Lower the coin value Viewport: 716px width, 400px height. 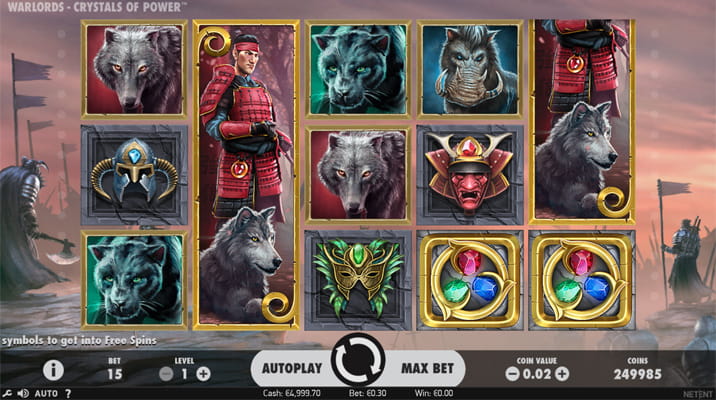[x=511, y=373]
